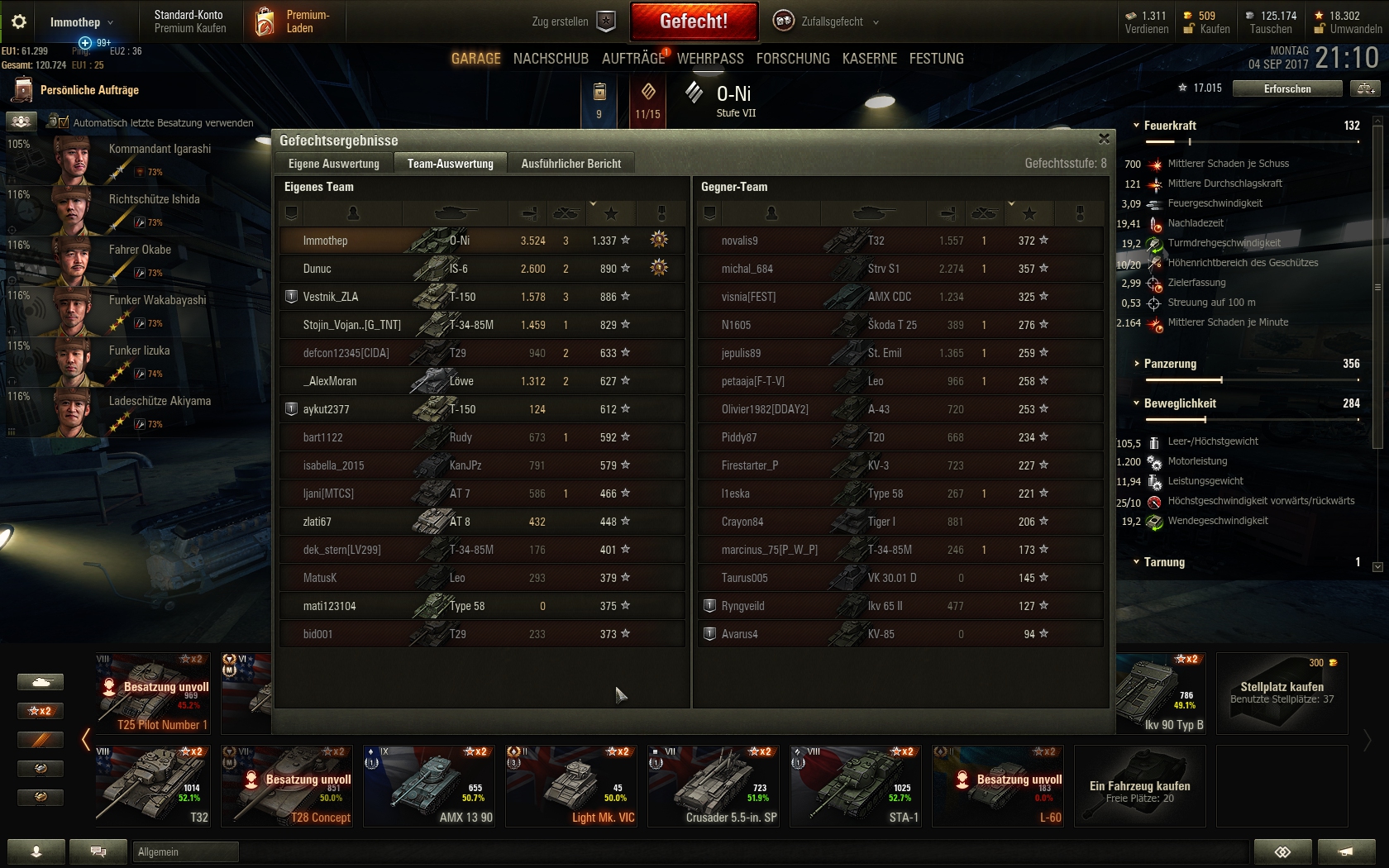The height and width of the screenshot is (868, 1389).
Task: Open the Zufallsgefecht battle type dropdown
Action: click(827, 21)
